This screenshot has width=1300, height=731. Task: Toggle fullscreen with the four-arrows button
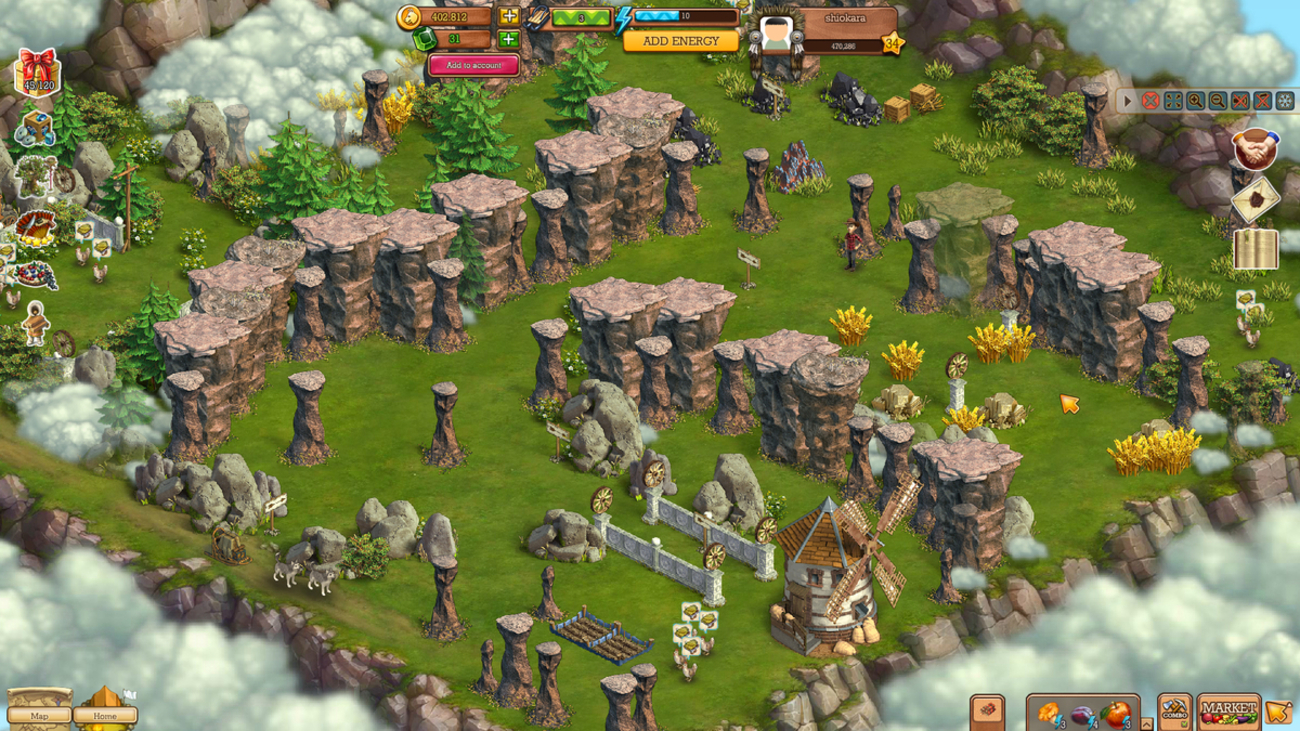coord(1174,101)
